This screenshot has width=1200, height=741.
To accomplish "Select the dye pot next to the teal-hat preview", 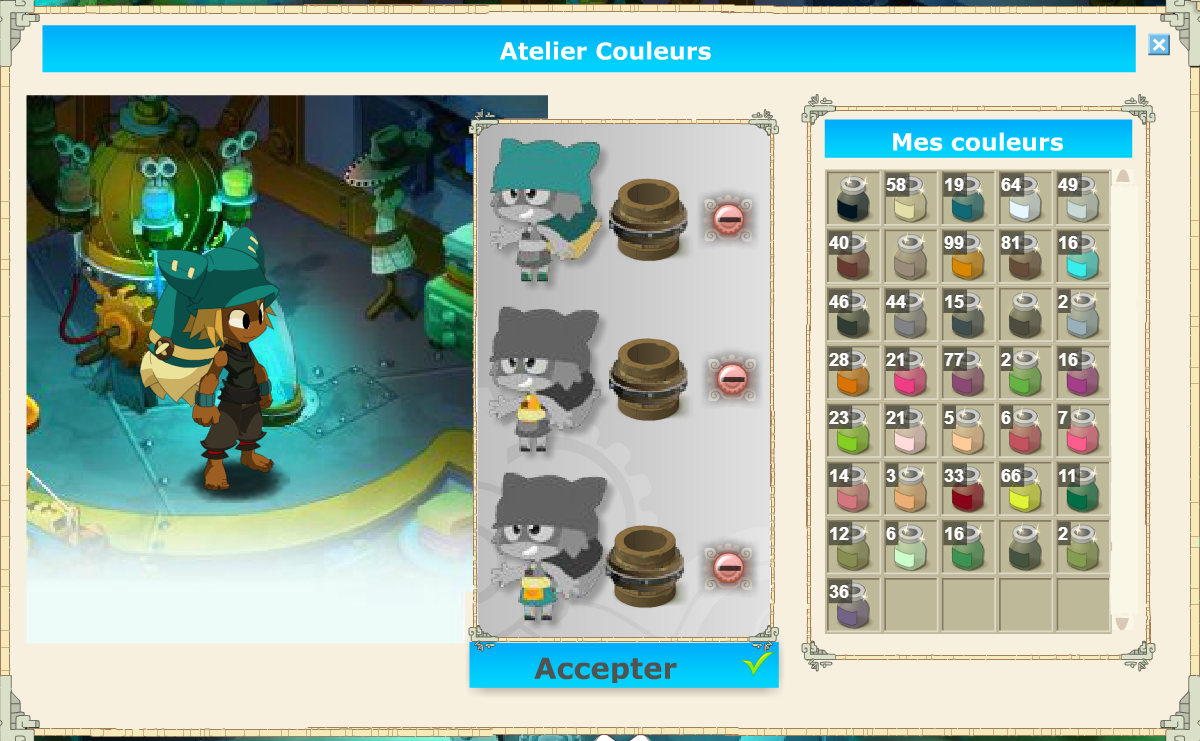I will click(646, 218).
